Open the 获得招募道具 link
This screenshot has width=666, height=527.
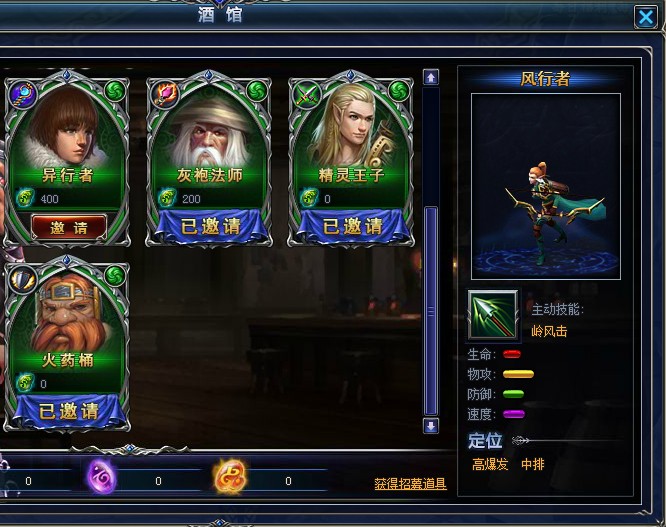tap(410, 484)
